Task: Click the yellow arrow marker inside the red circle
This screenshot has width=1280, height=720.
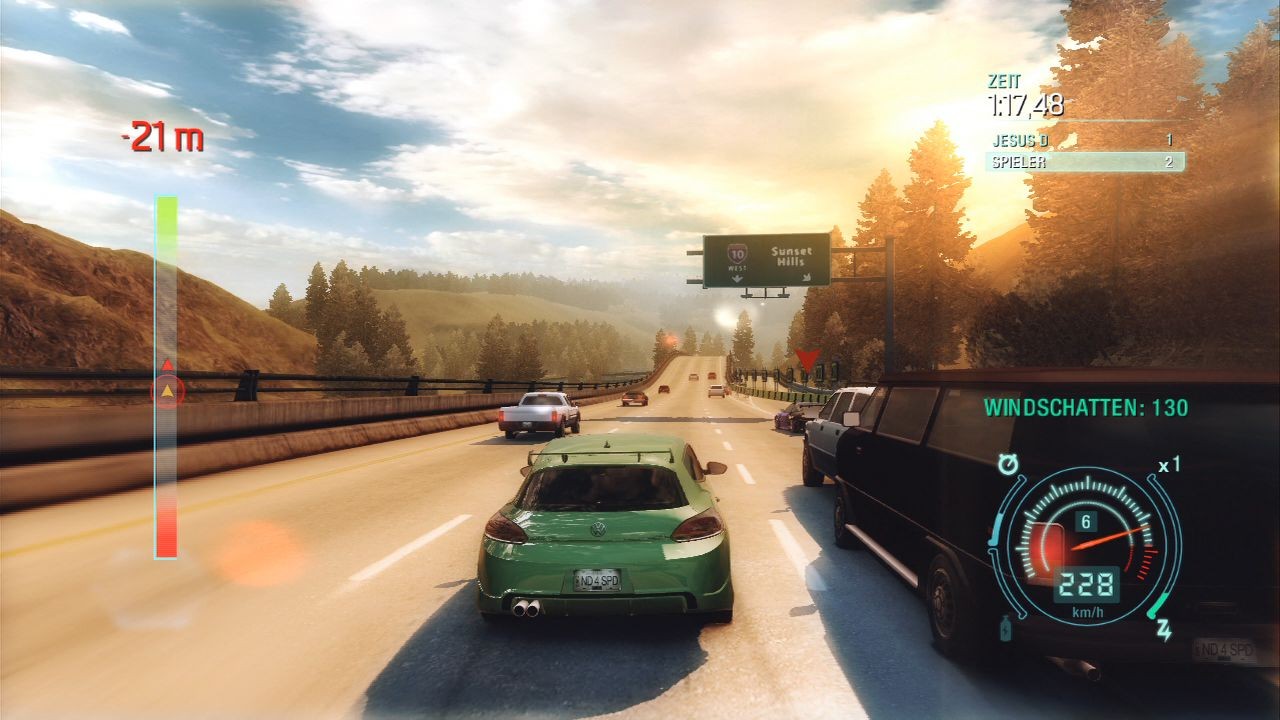Action: pyautogui.click(x=167, y=392)
